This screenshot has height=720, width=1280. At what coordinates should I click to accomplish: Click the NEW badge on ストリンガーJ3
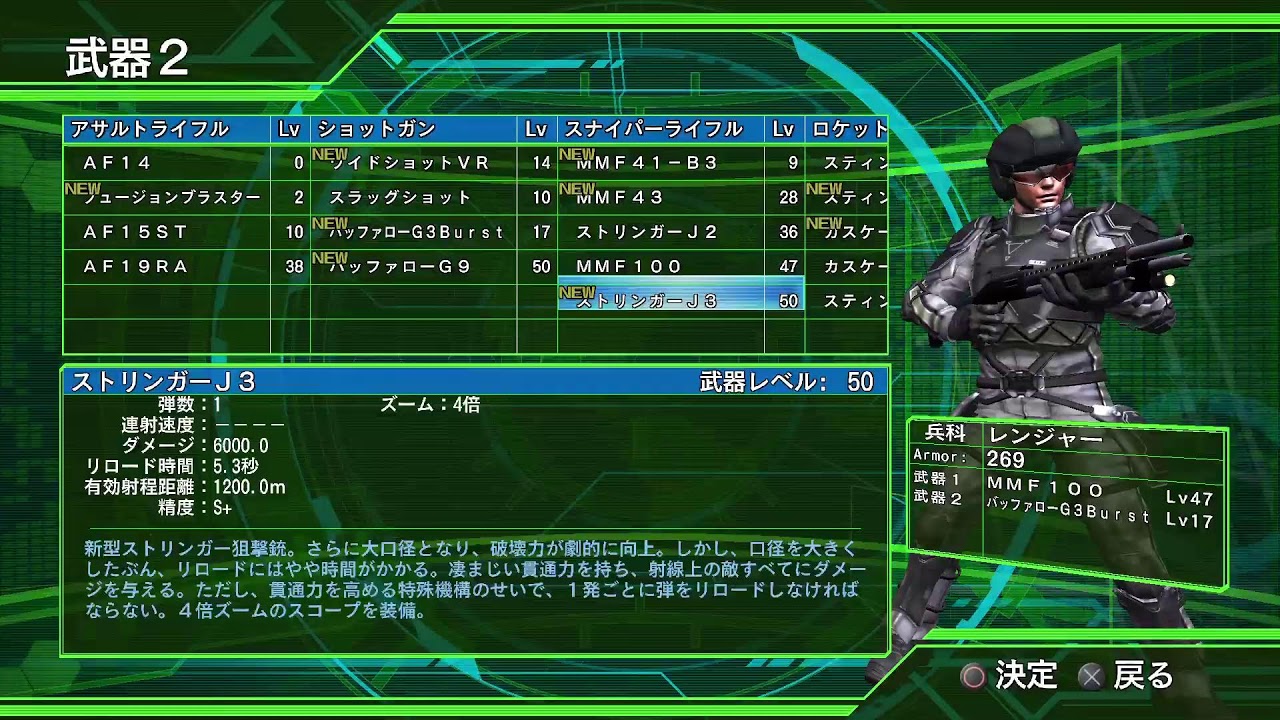click(576, 292)
